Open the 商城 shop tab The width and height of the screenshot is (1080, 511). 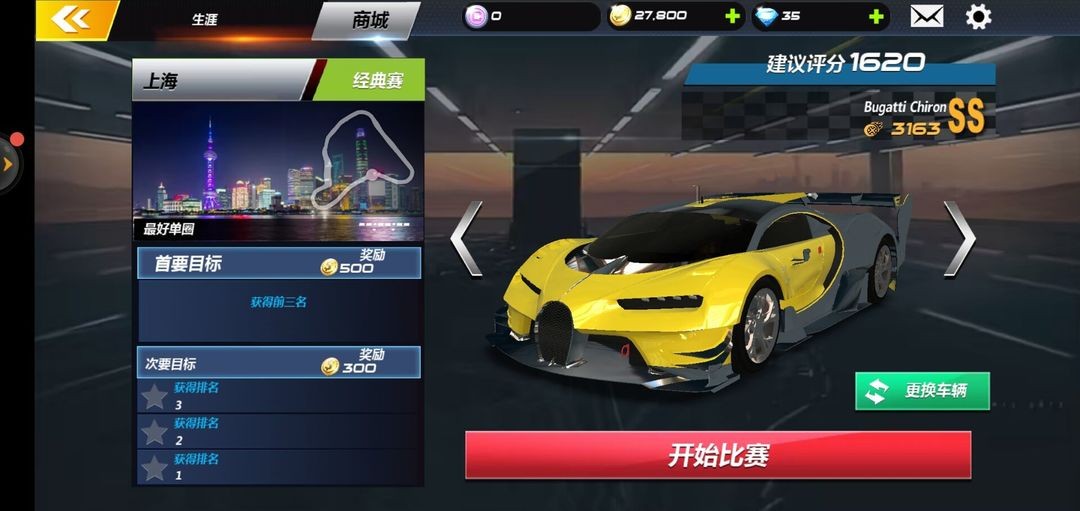(x=370, y=19)
